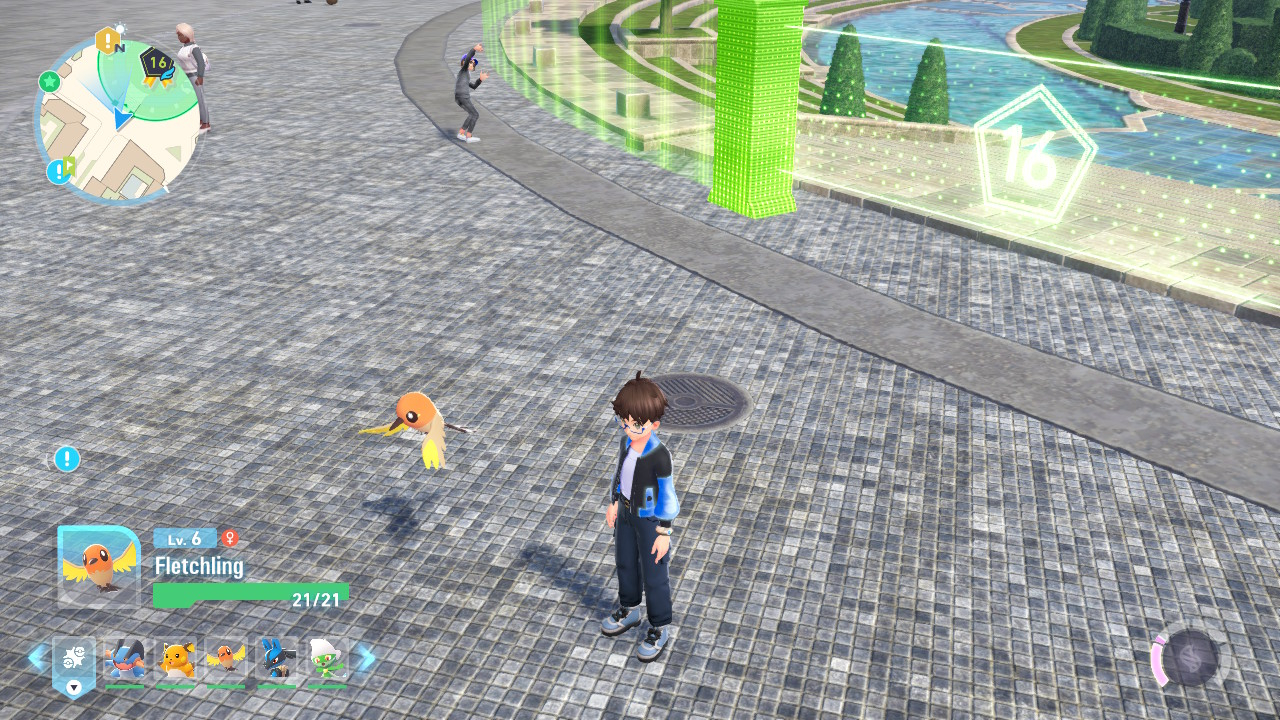Choose Raichu in the party bar
Image resolution: width=1280 pixels, height=720 pixels.
(176, 660)
